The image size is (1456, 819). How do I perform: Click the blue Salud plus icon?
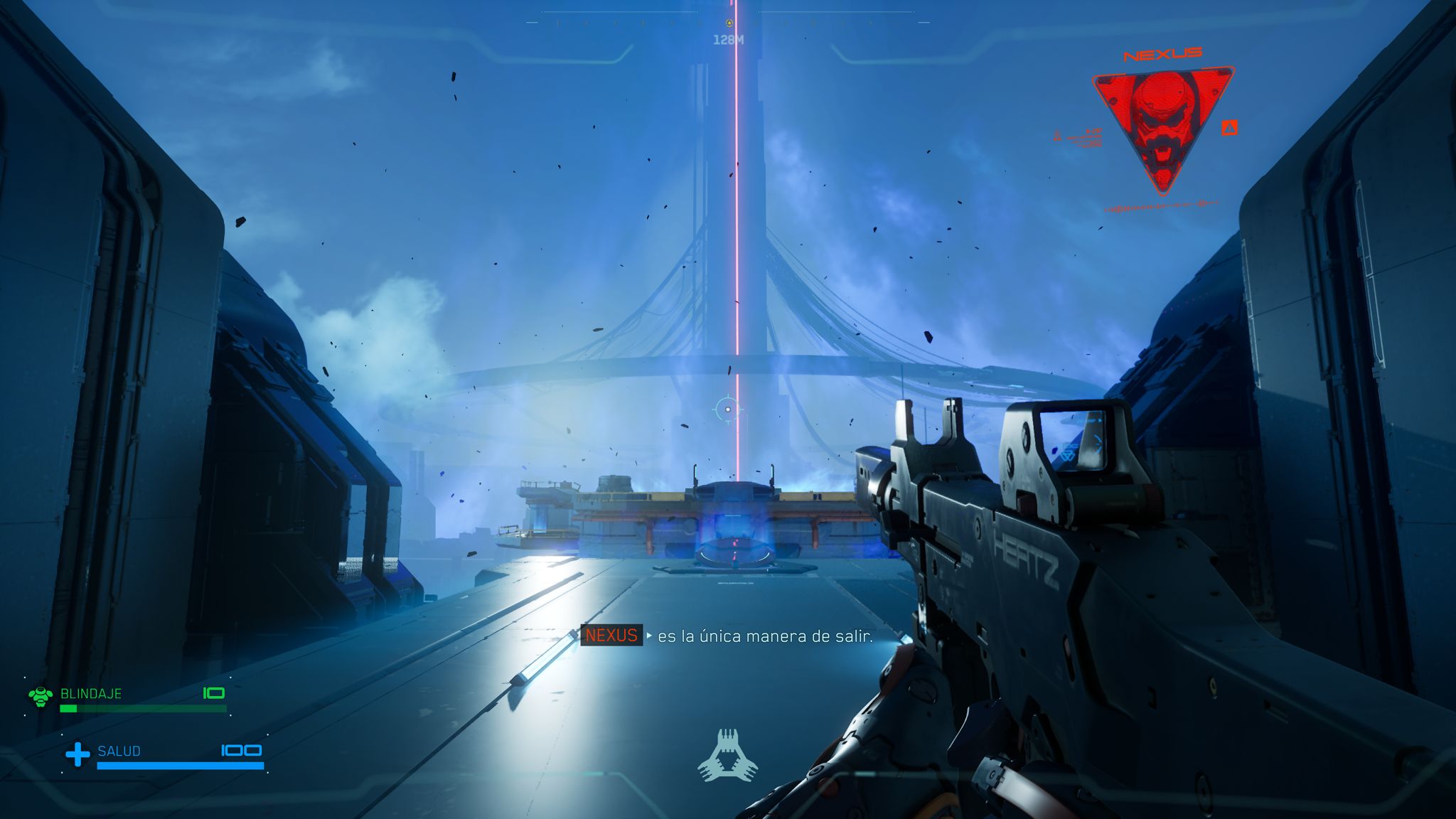click(x=77, y=754)
